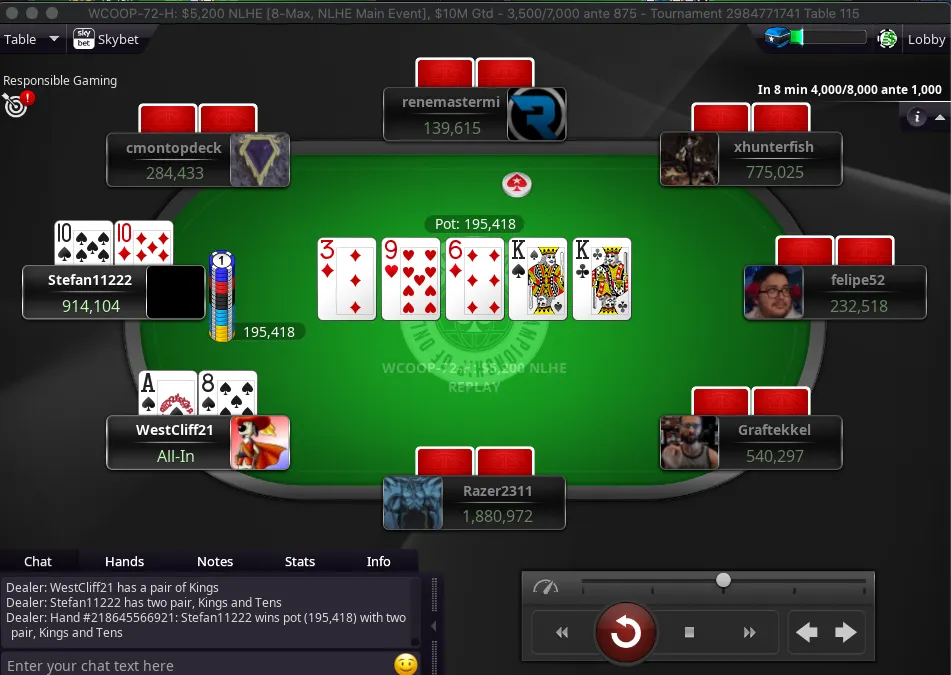Image resolution: width=951 pixels, height=675 pixels.
Task: Replay the hand with the red button
Action: click(x=626, y=632)
